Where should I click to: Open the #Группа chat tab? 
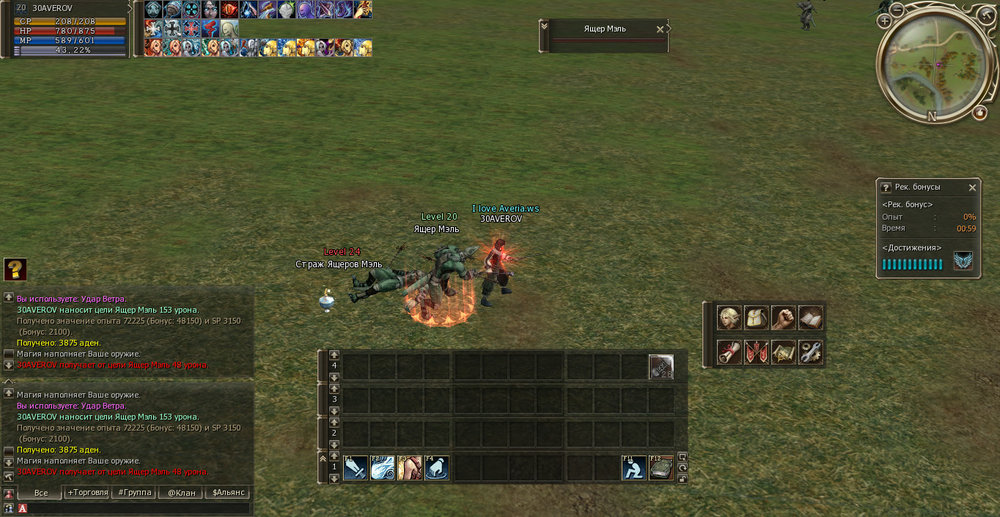tap(134, 493)
